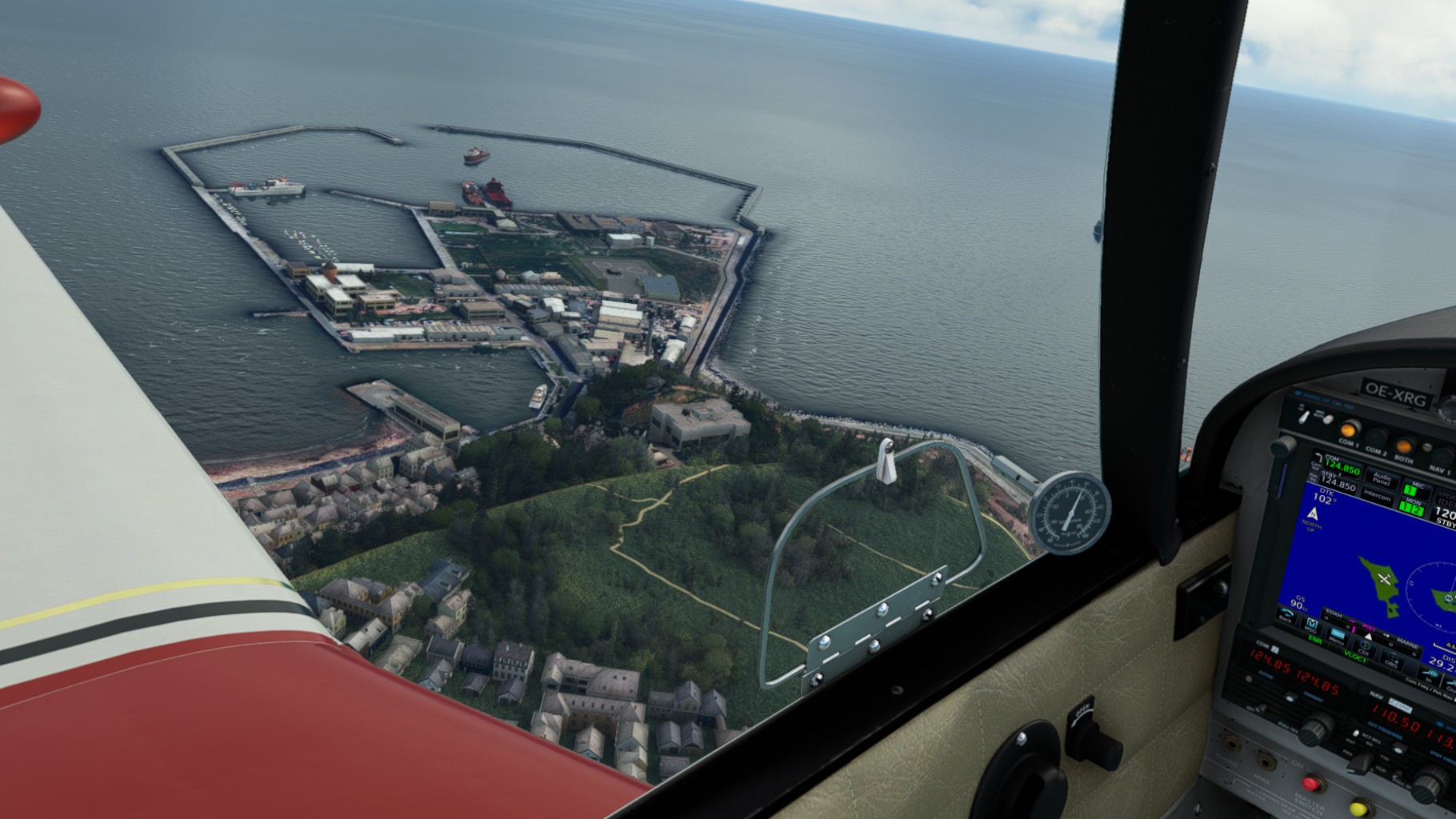Viewport: 1456px width, 819px height.
Task: Tap the Back button on the GPS touchscreen
Action: click(1286, 617)
